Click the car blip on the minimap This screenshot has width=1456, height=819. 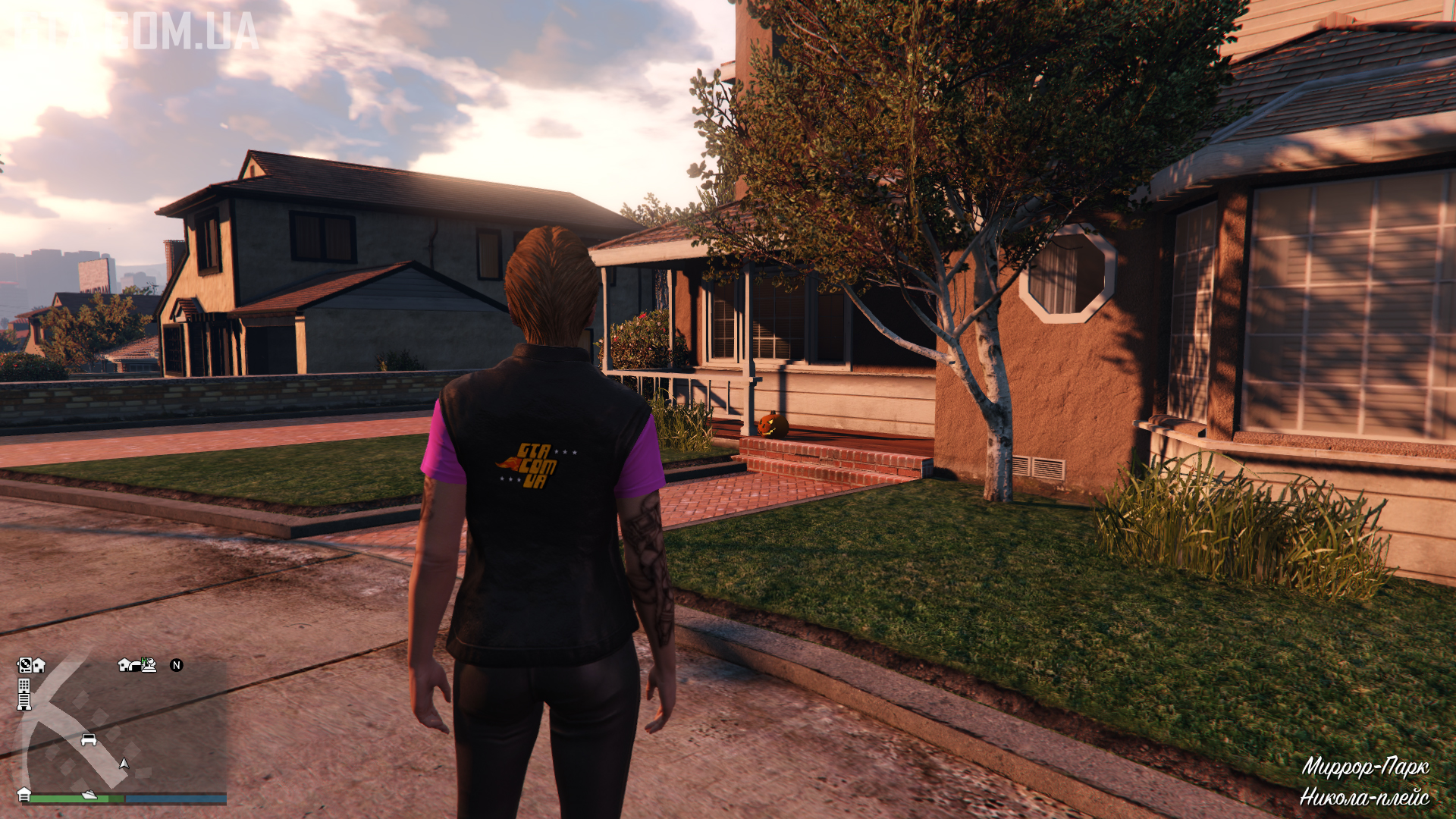[x=89, y=739]
